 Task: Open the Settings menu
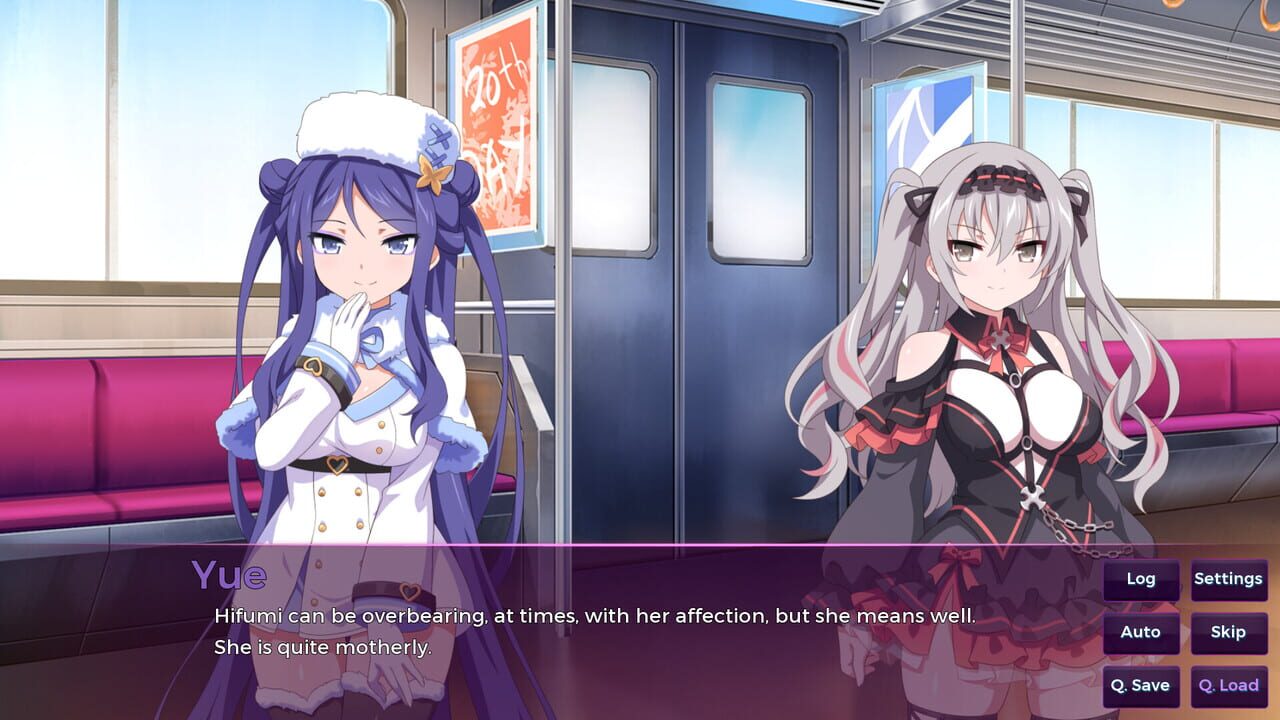[x=1228, y=579]
